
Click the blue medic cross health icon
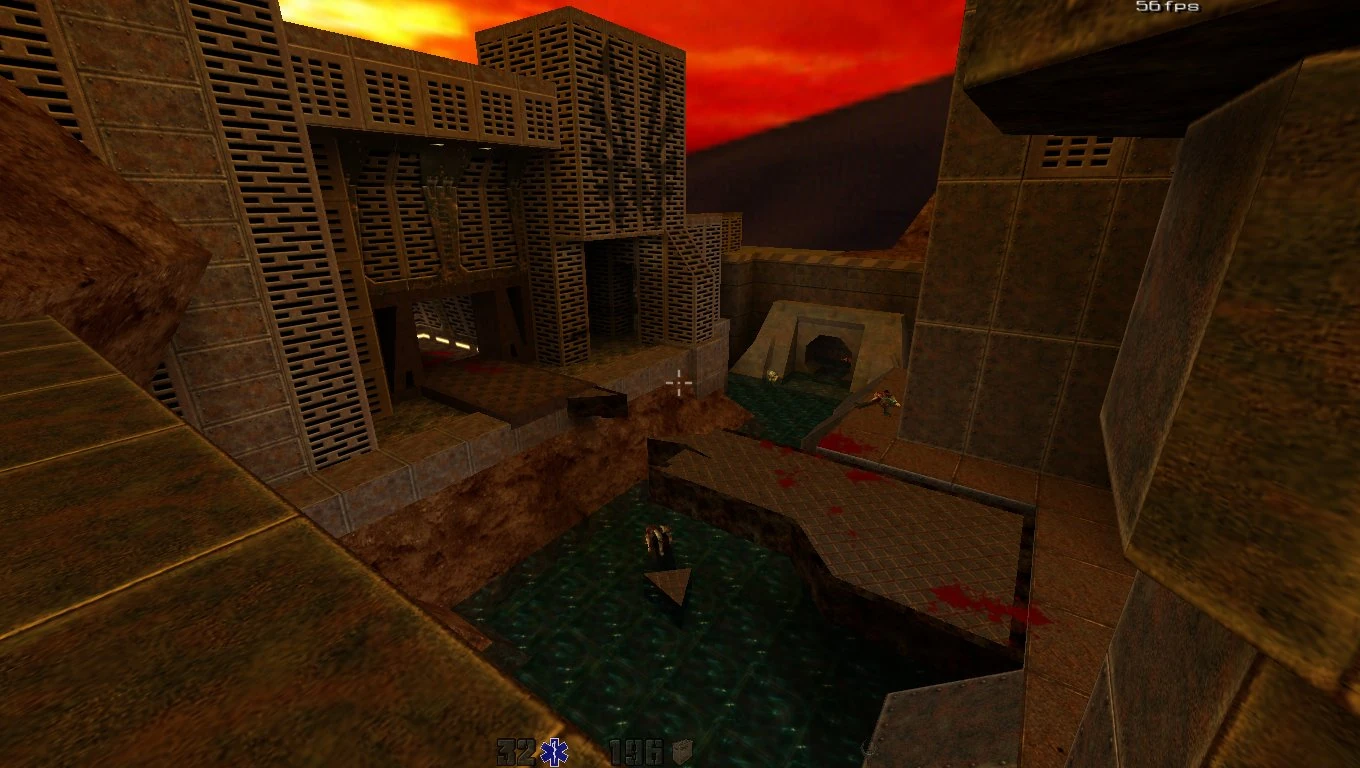click(553, 753)
